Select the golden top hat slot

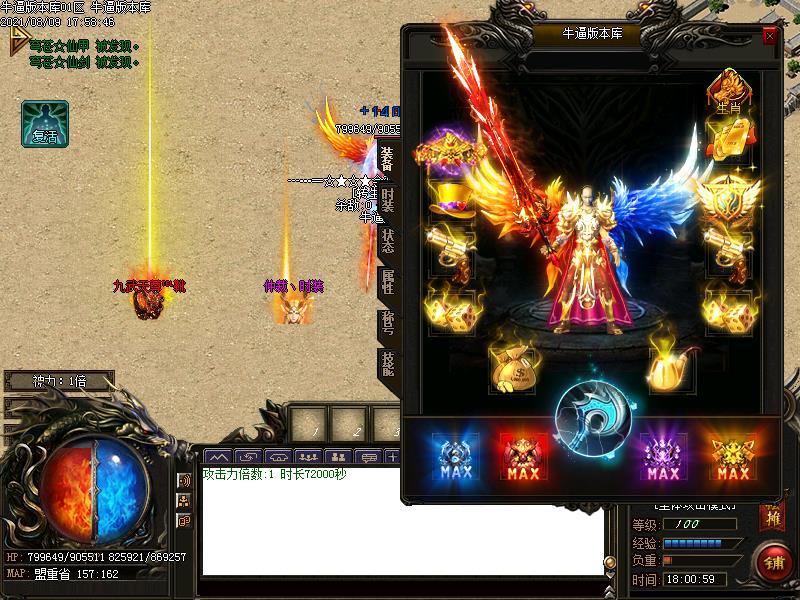click(450, 198)
